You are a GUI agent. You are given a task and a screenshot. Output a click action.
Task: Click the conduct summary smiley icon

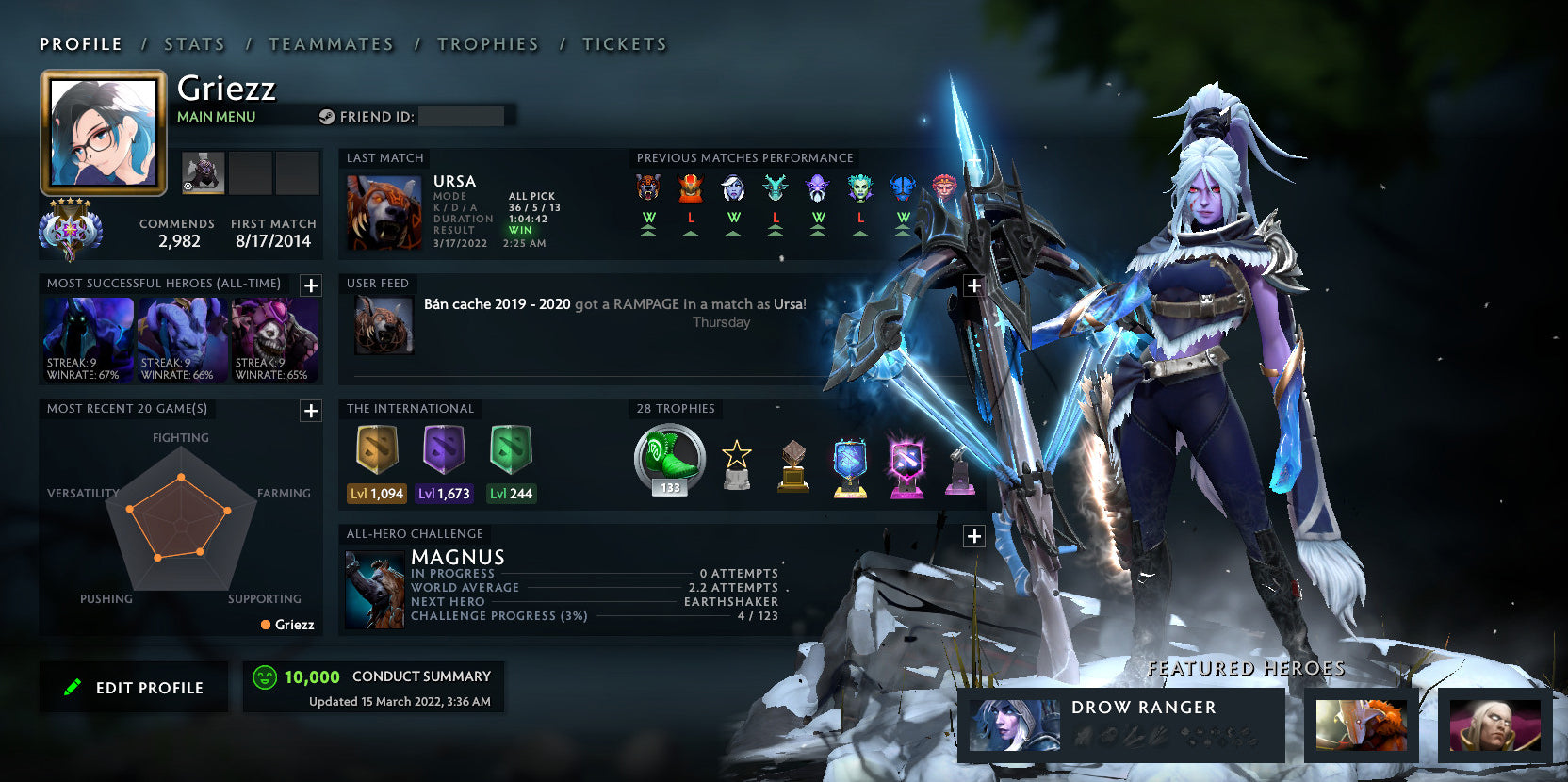coord(265,676)
